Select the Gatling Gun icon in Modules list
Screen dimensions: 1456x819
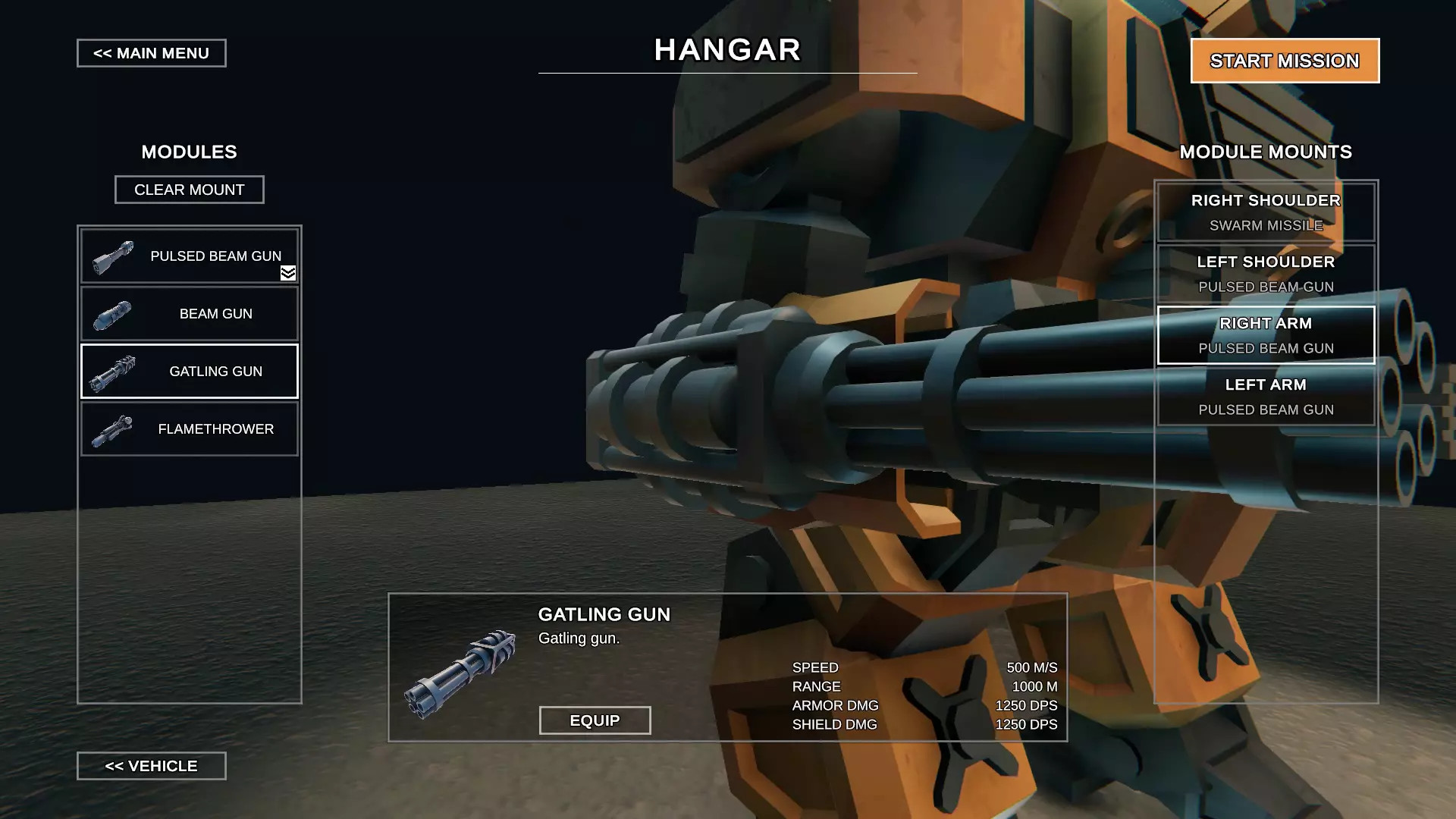pos(112,371)
